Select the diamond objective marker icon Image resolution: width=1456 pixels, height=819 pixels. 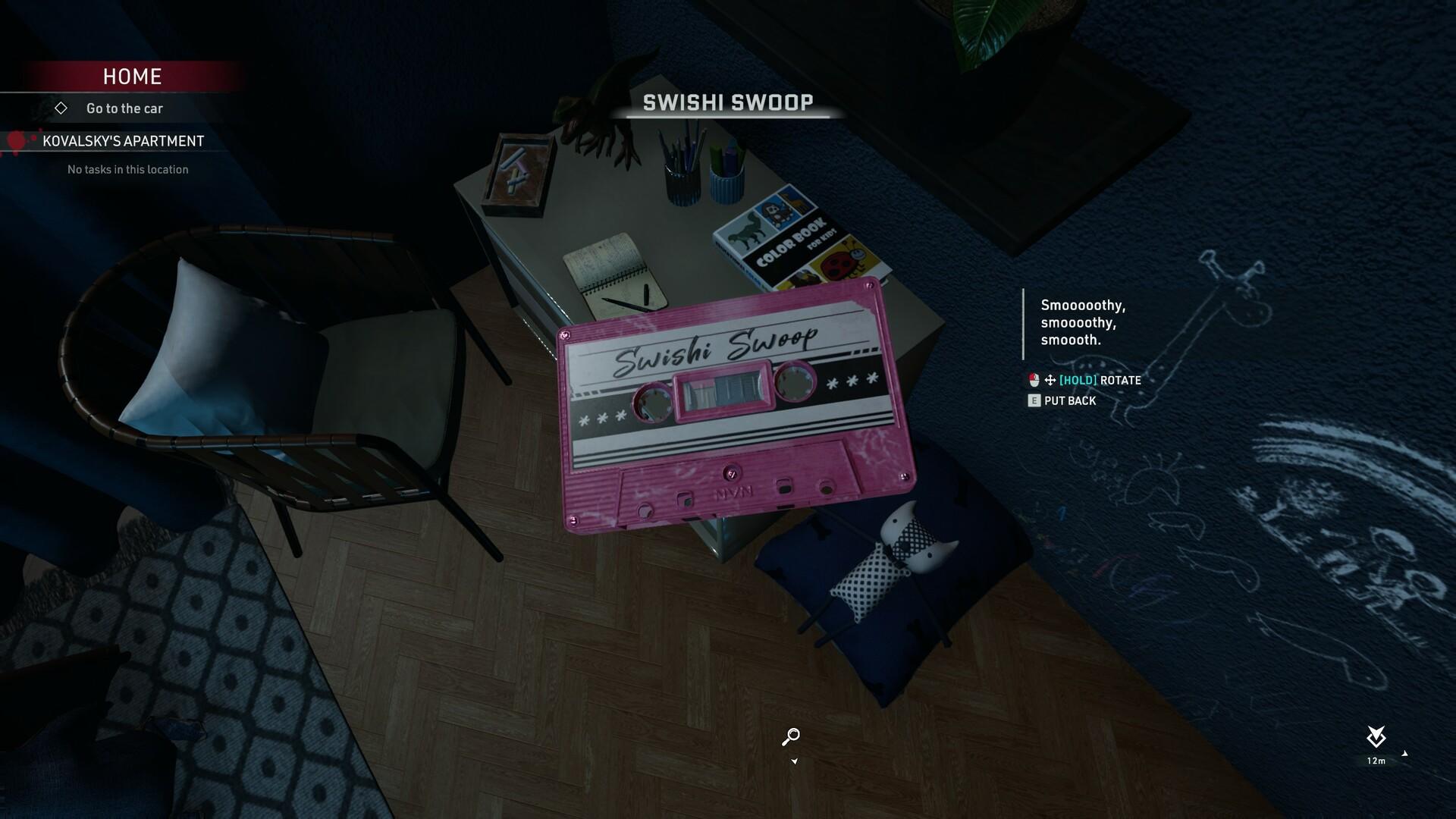61,108
